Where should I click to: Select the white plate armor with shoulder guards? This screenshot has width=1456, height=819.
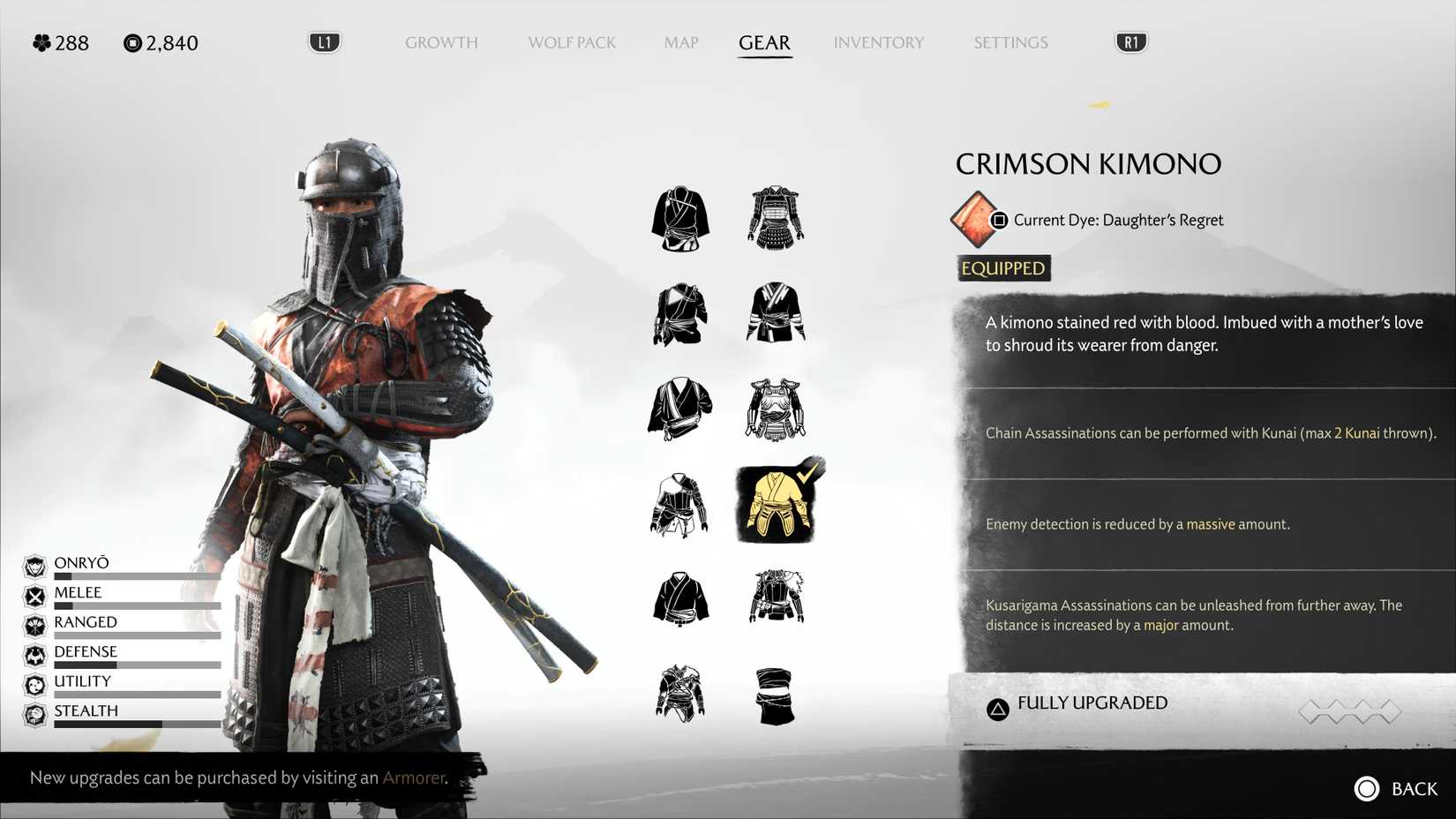click(776, 409)
